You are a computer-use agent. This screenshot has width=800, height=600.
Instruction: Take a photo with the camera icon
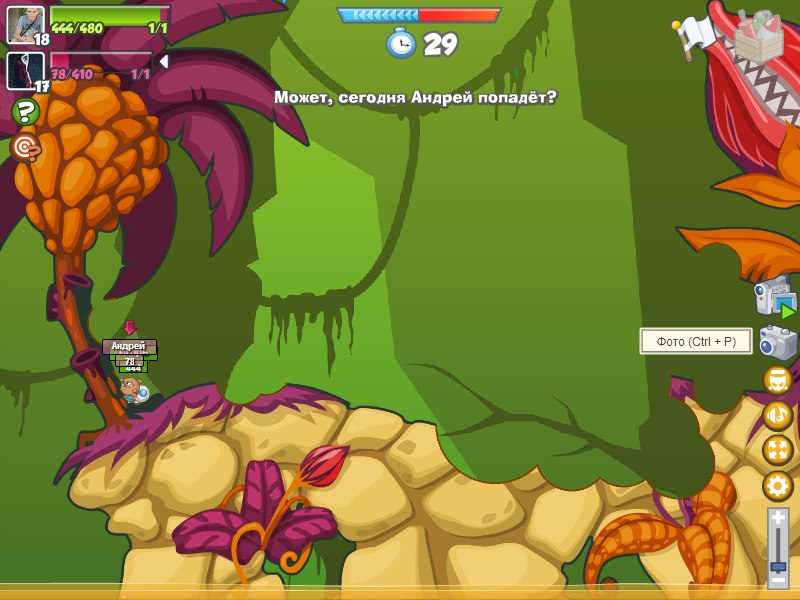click(777, 342)
